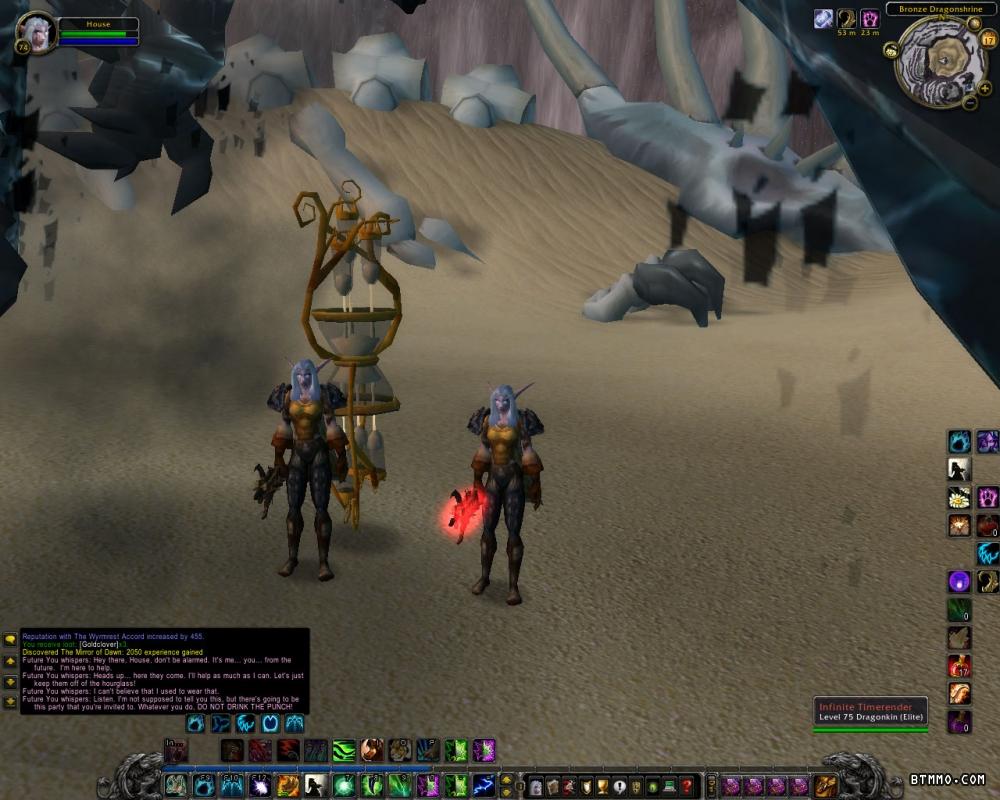The width and height of the screenshot is (1000, 800).
Task: Zoom out the minimap with minus button
Action: [969, 103]
